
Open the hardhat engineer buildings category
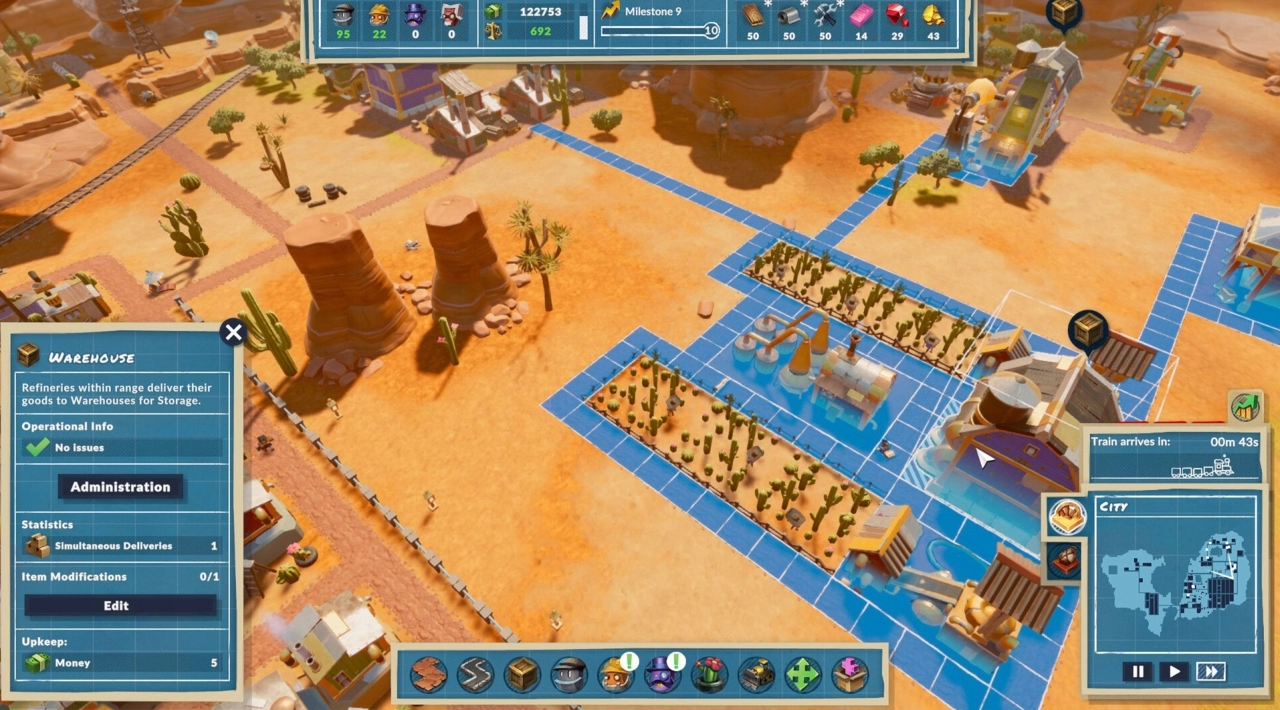tap(615, 675)
